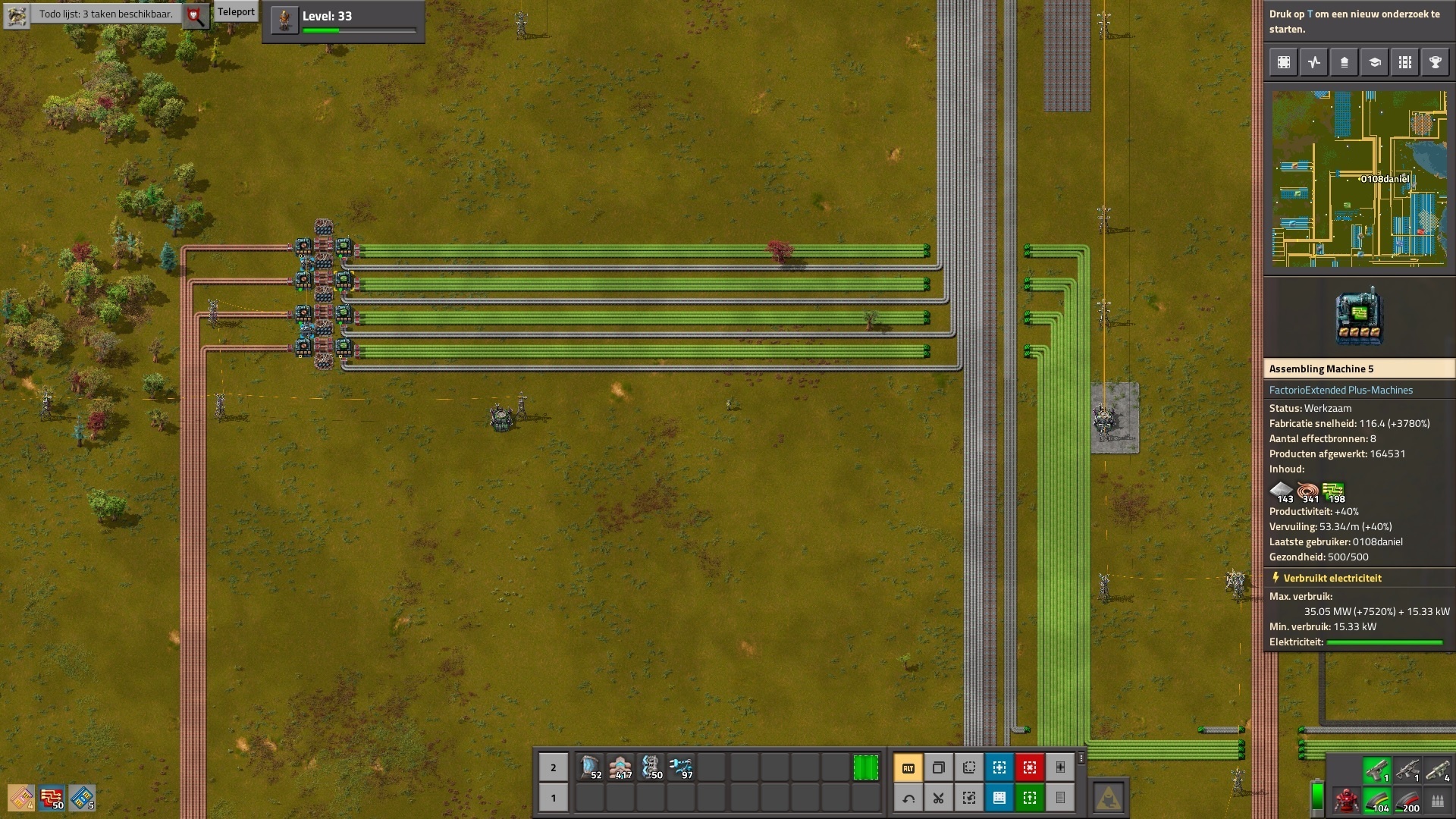
Task: Open the tutorials graduation cap icon
Action: click(x=1374, y=63)
